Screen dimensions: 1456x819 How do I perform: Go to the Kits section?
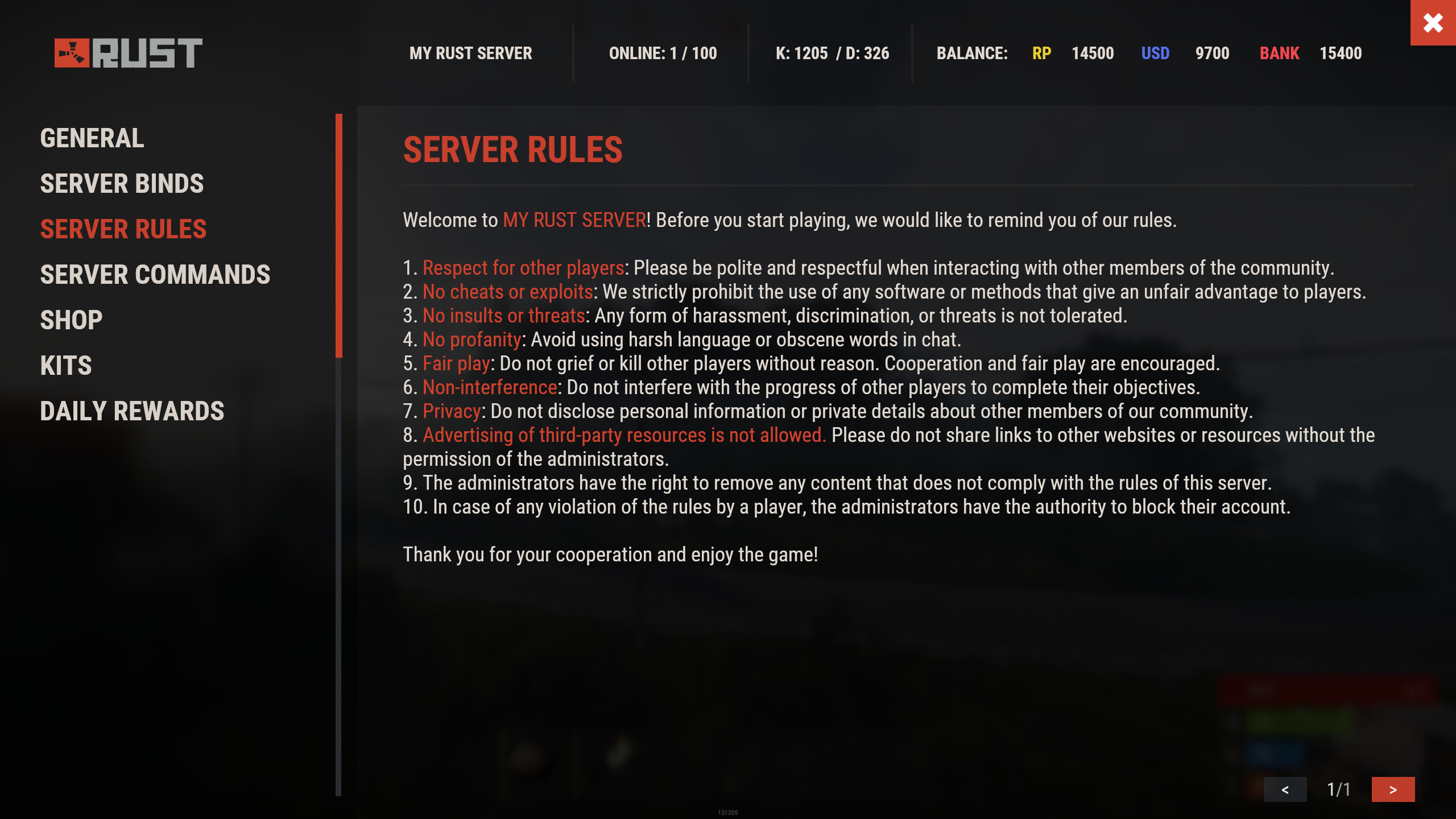66,366
